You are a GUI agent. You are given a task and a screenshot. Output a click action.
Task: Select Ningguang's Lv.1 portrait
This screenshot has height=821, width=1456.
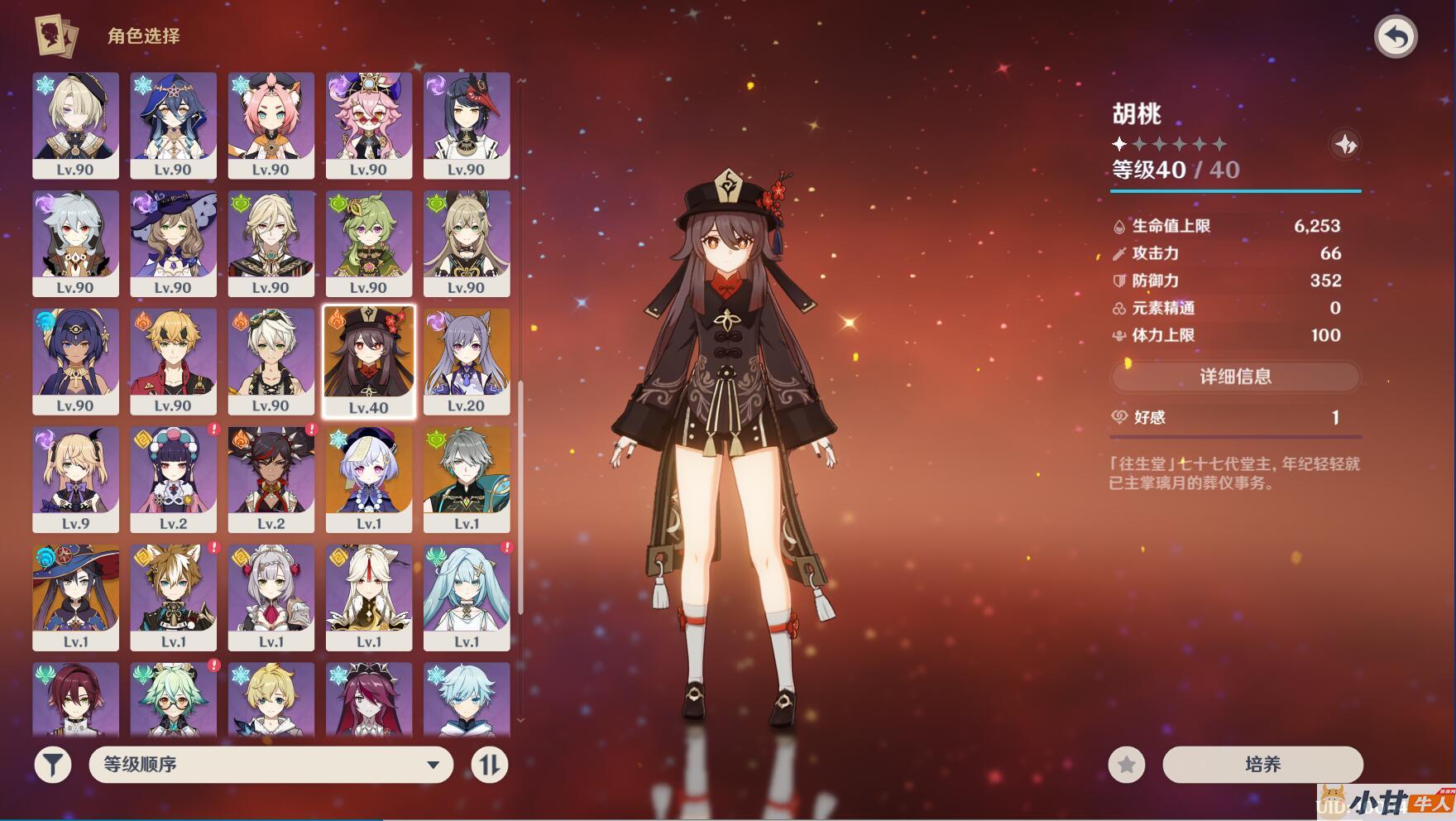[x=368, y=596]
